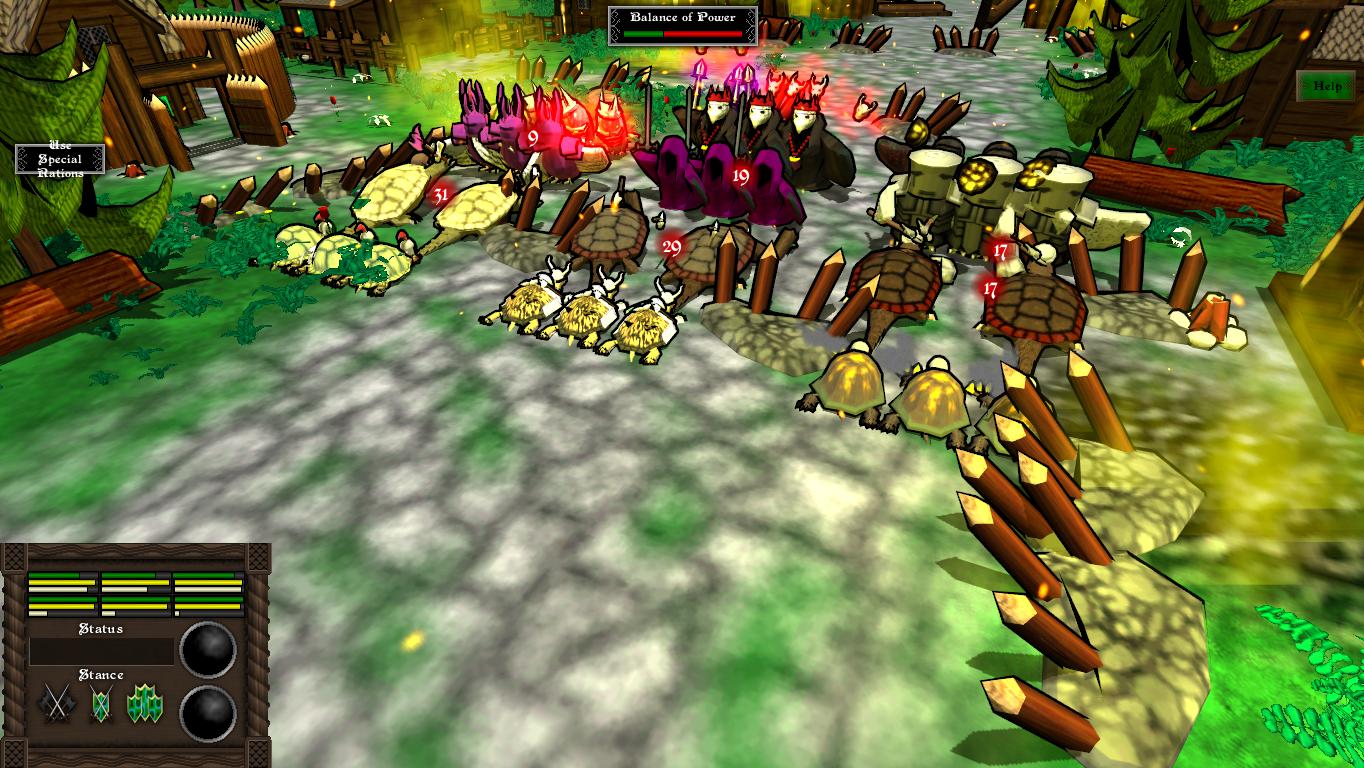1364x768 pixels.
Task: Click the purple hooded cultists marked 19
Action: [x=740, y=178]
